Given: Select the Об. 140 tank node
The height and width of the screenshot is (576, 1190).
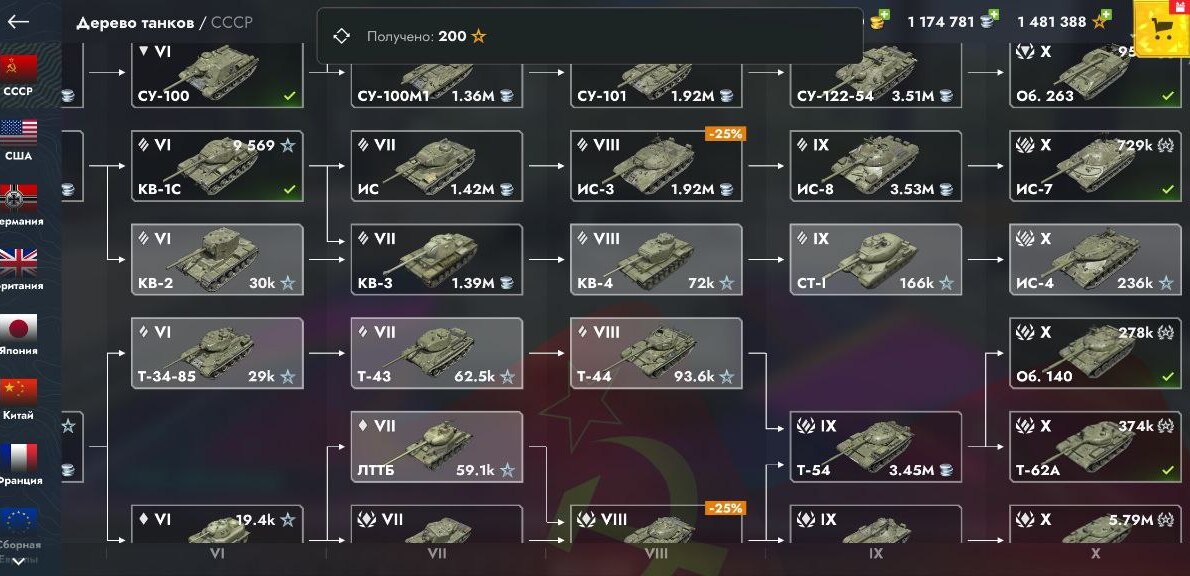Looking at the screenshot, I should pos(1095,353).
